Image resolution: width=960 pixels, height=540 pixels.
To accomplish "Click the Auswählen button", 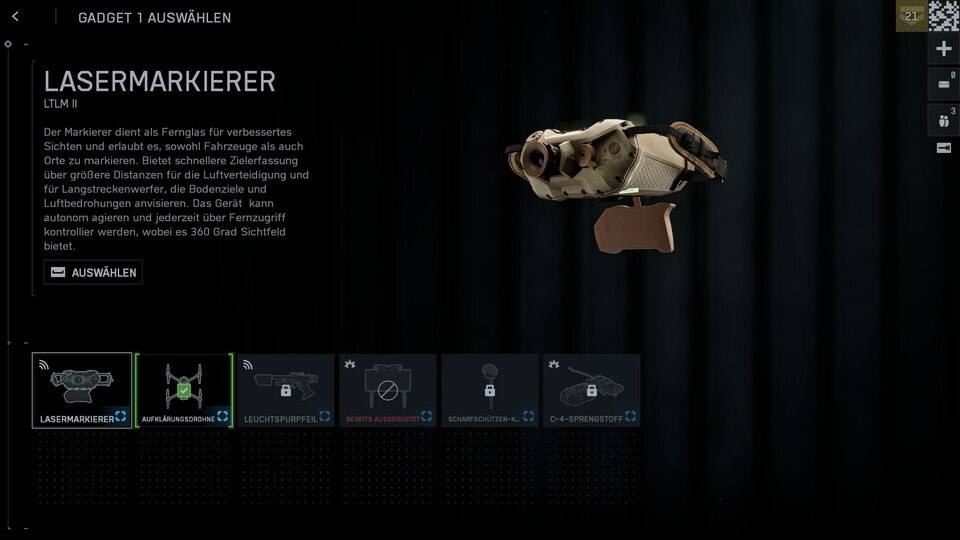I will 93,272.
